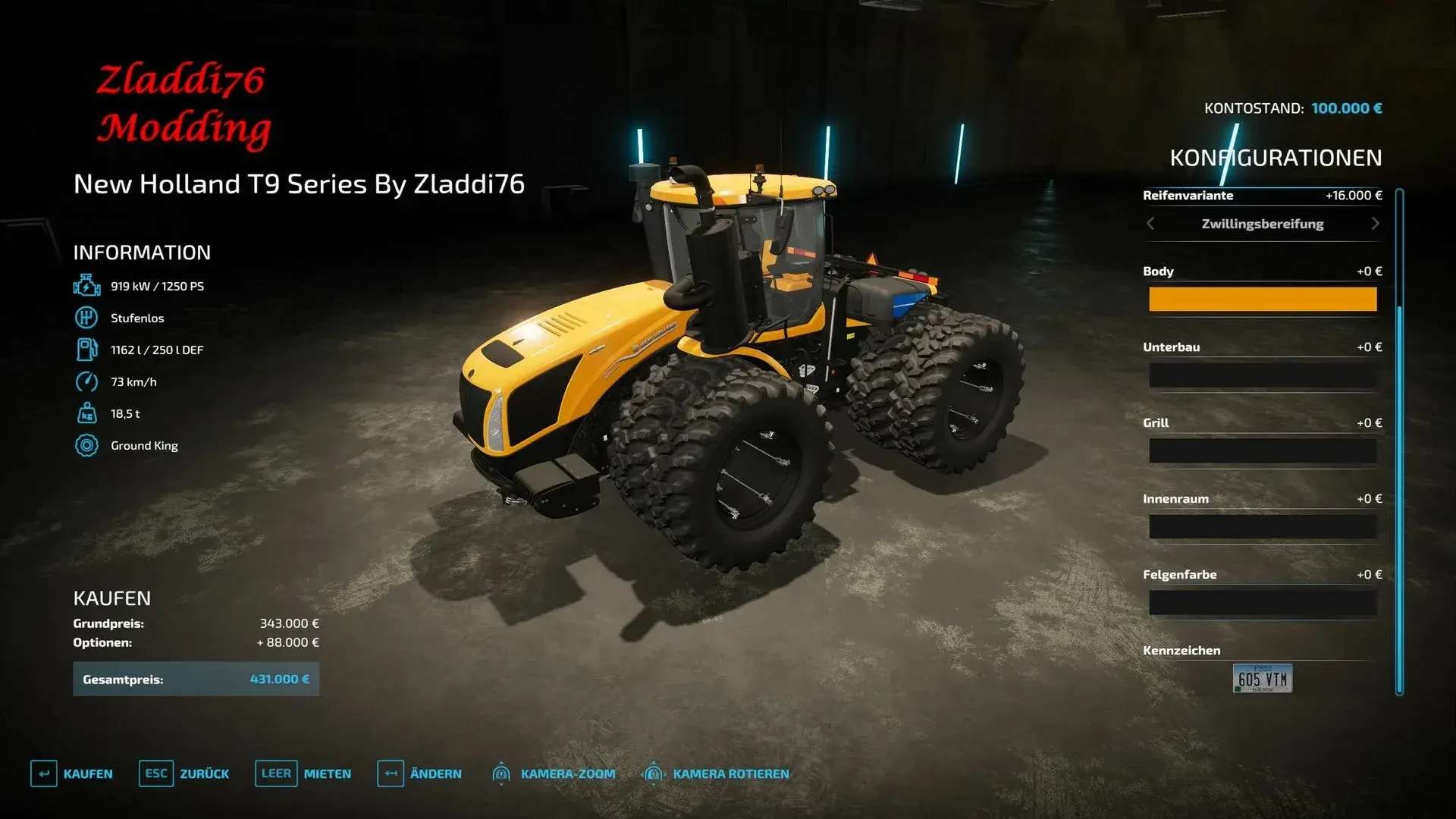Choose Mieten to lease the tractor
Screen dimensions: 1456x819
tap(303, 773)
